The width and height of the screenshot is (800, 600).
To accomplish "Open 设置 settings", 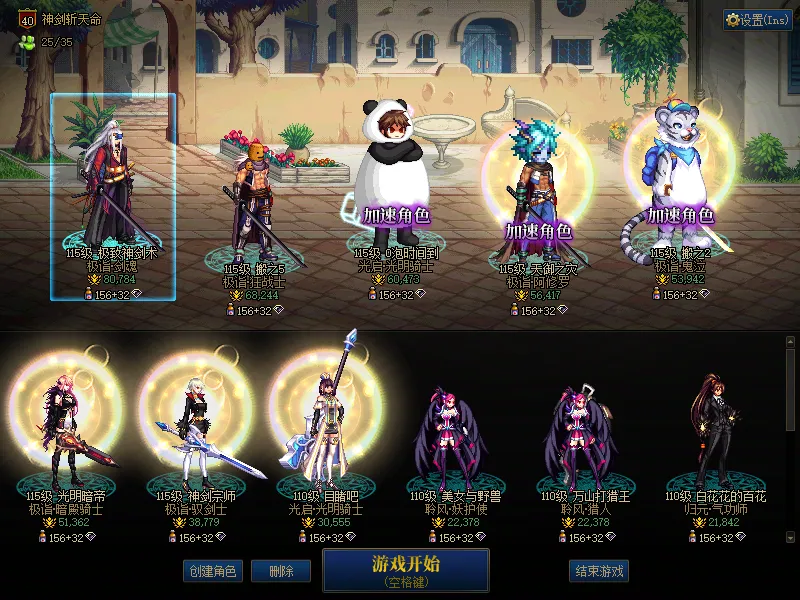I will point(757,19).
